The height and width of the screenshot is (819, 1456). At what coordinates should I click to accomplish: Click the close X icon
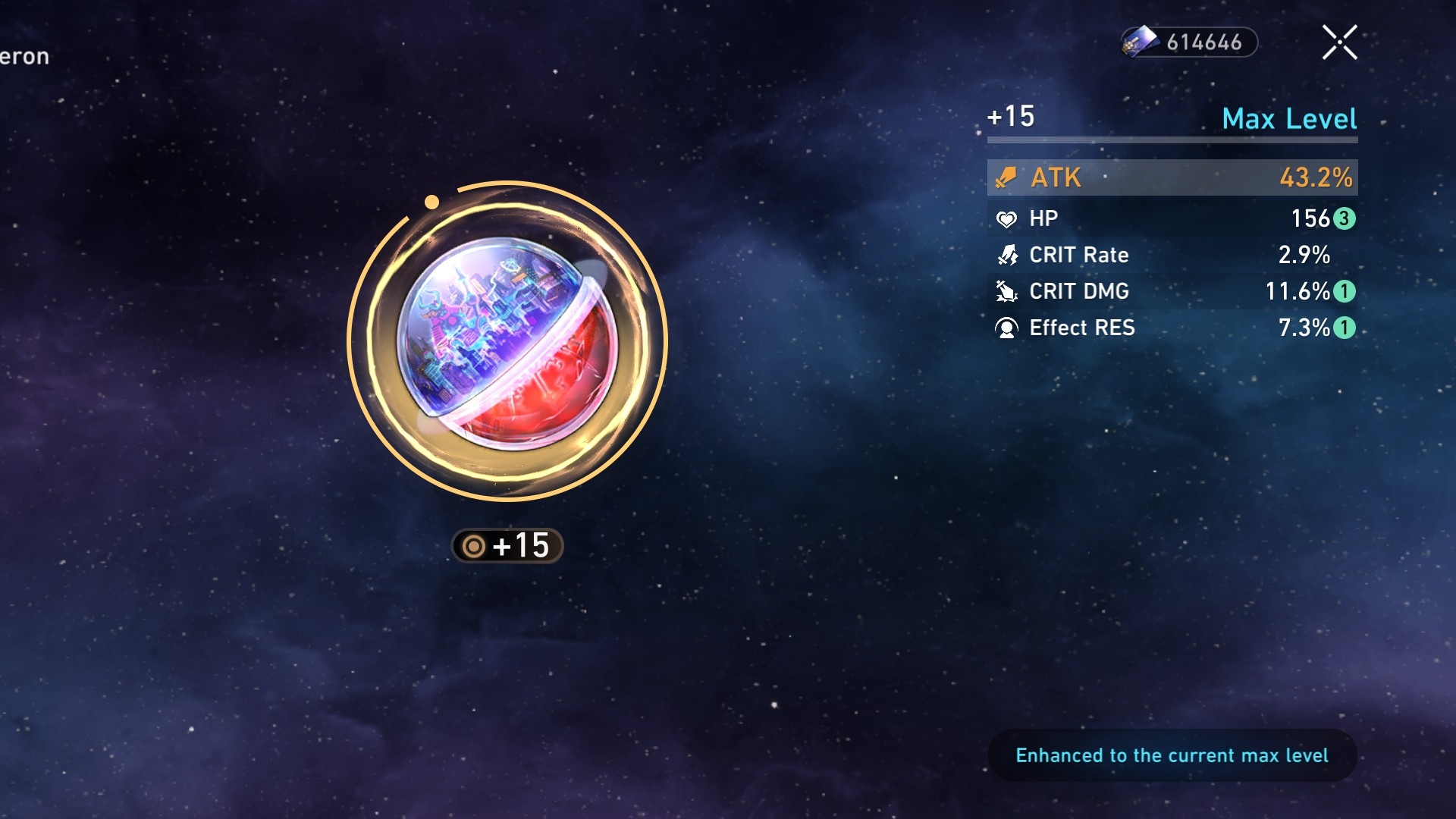[x=1340, y=42]
